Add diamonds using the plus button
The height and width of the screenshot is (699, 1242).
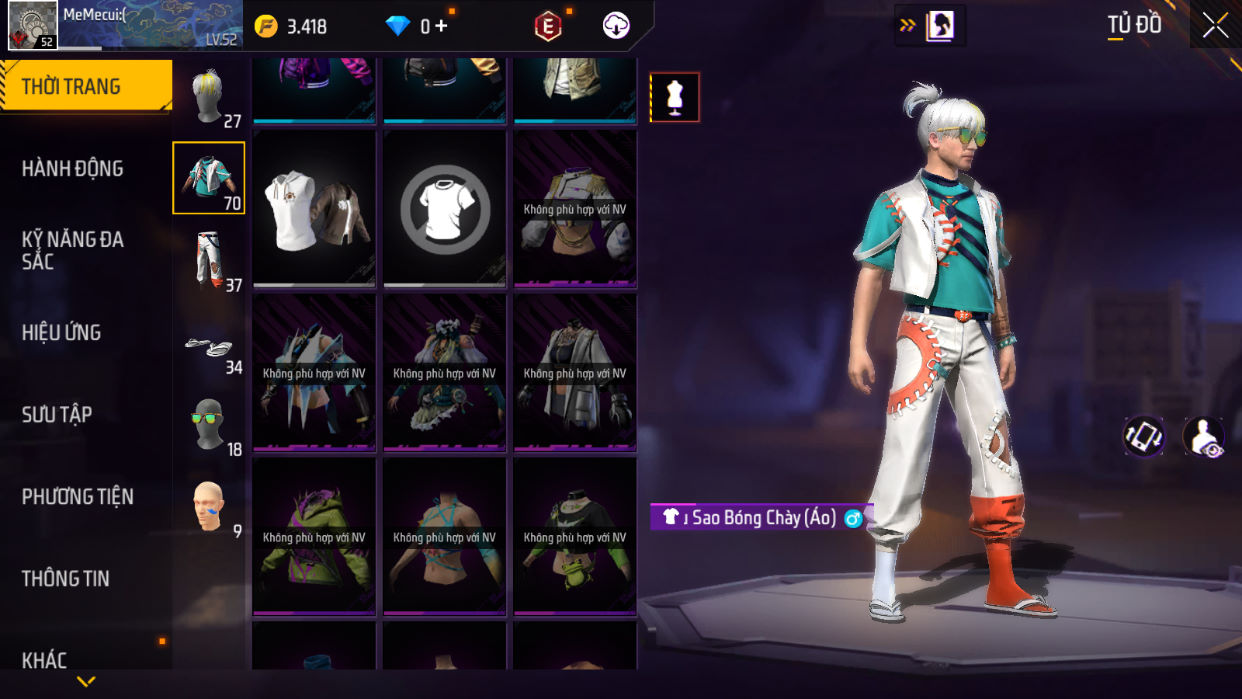pyautogui.click(x=441, y=26)
